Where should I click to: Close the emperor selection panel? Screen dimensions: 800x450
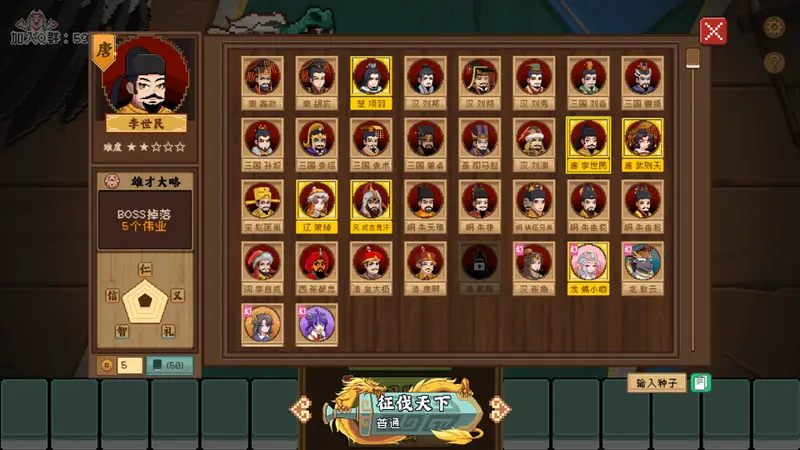[x=713, y=31]
